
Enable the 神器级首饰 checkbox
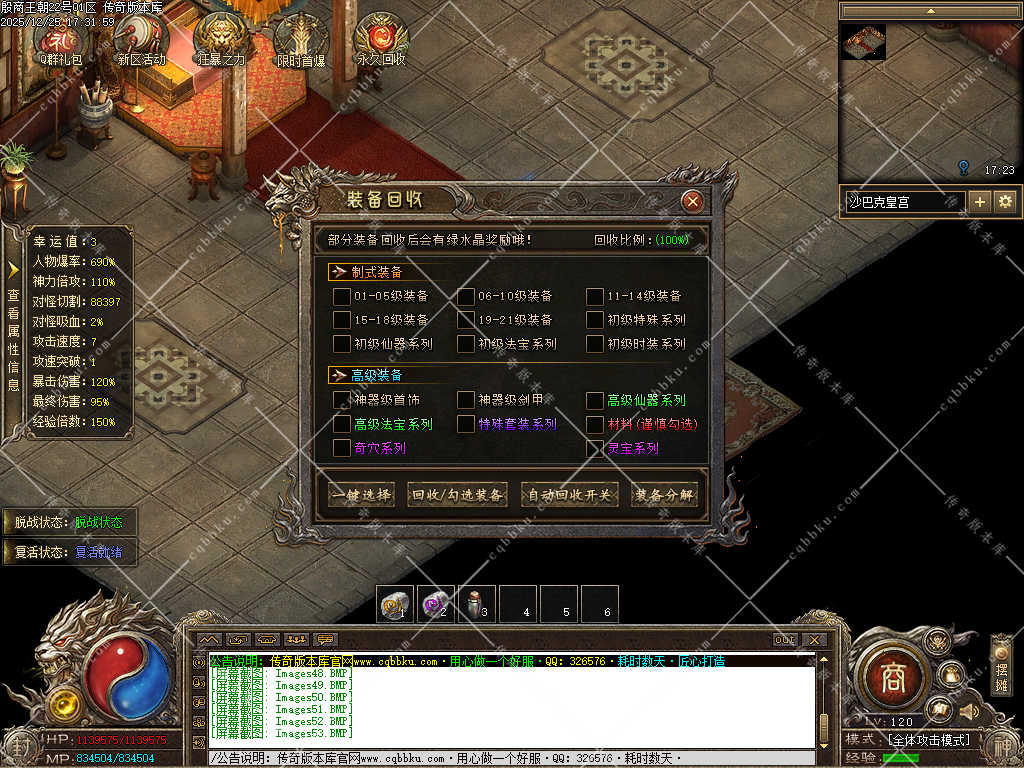coord(342,400)
